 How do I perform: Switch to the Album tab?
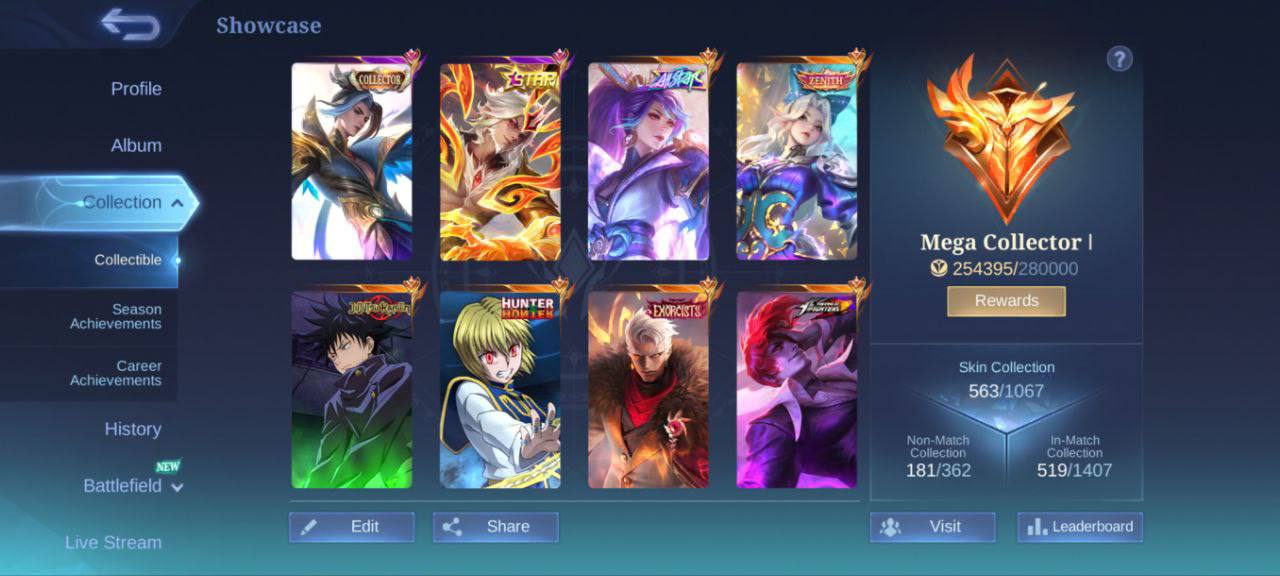pos(136,146)
